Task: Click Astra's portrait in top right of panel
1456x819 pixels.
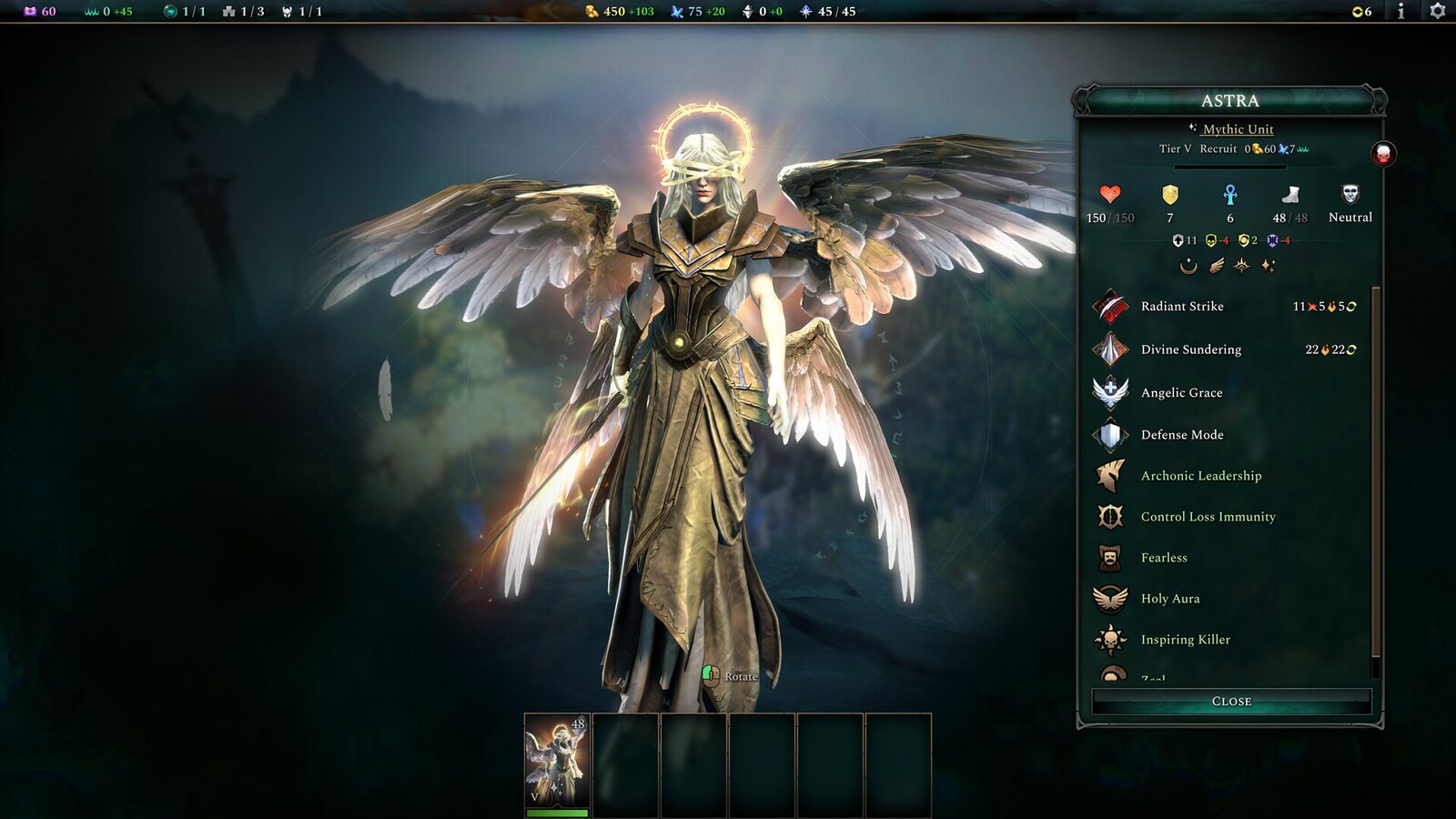Action: click(1382, 151)
